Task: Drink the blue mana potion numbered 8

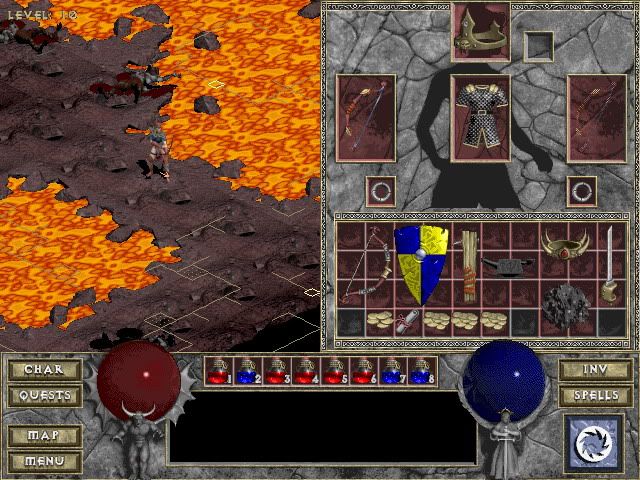Action: coord(421,371)
